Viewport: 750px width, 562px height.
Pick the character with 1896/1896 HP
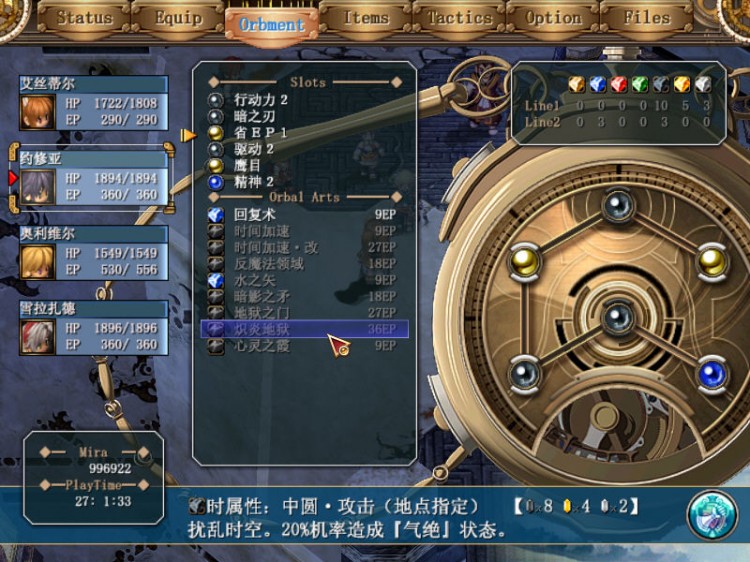click(x=93, y=328)
